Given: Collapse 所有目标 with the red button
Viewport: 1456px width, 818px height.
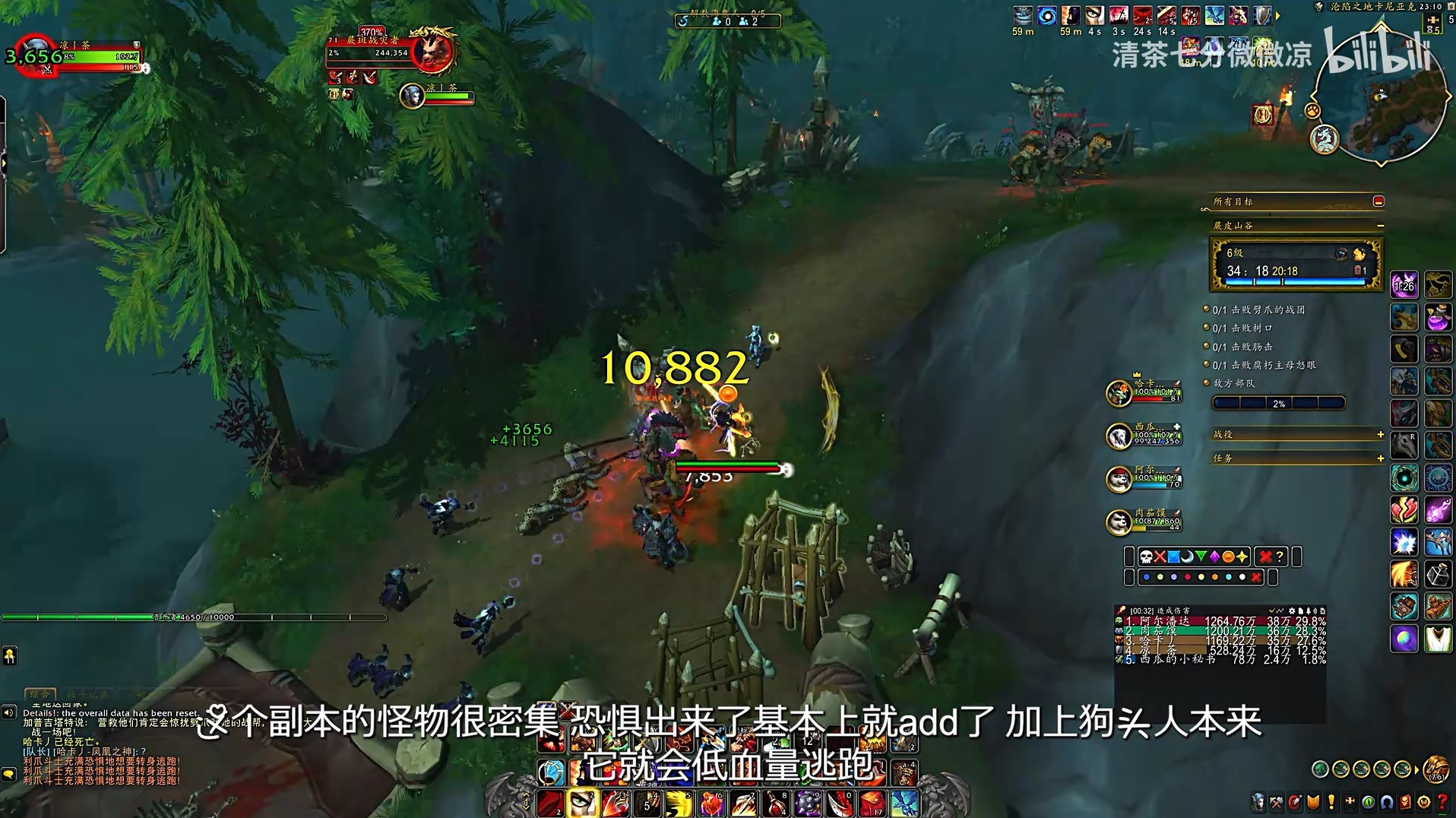Looking at the screenshot, I should pyautogui.click(x=1378, y=201).
